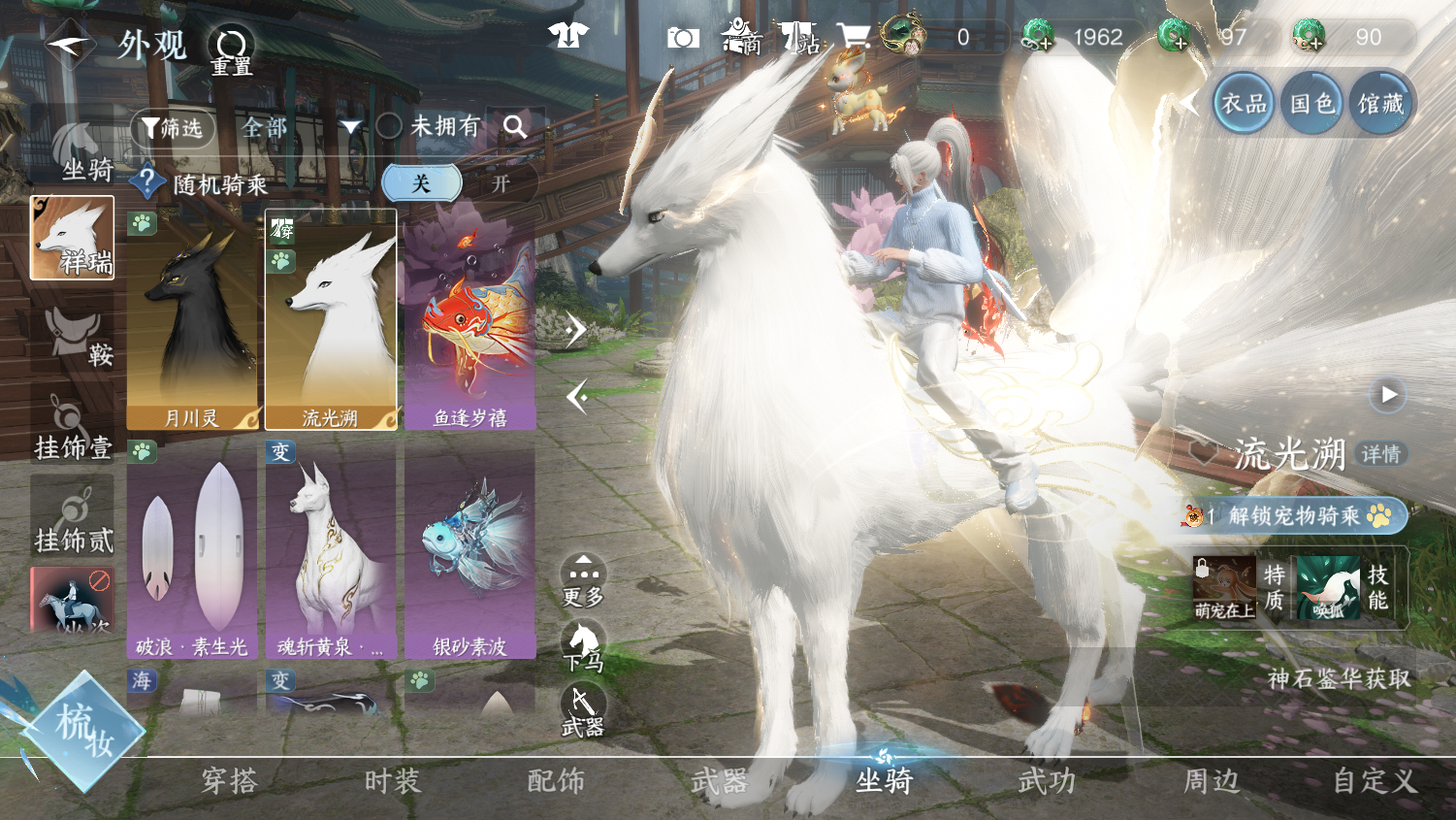Open the 衣品 round button
This screenshot has width=1456, height=820.
pyautogui.click(x=1244, y=103)
